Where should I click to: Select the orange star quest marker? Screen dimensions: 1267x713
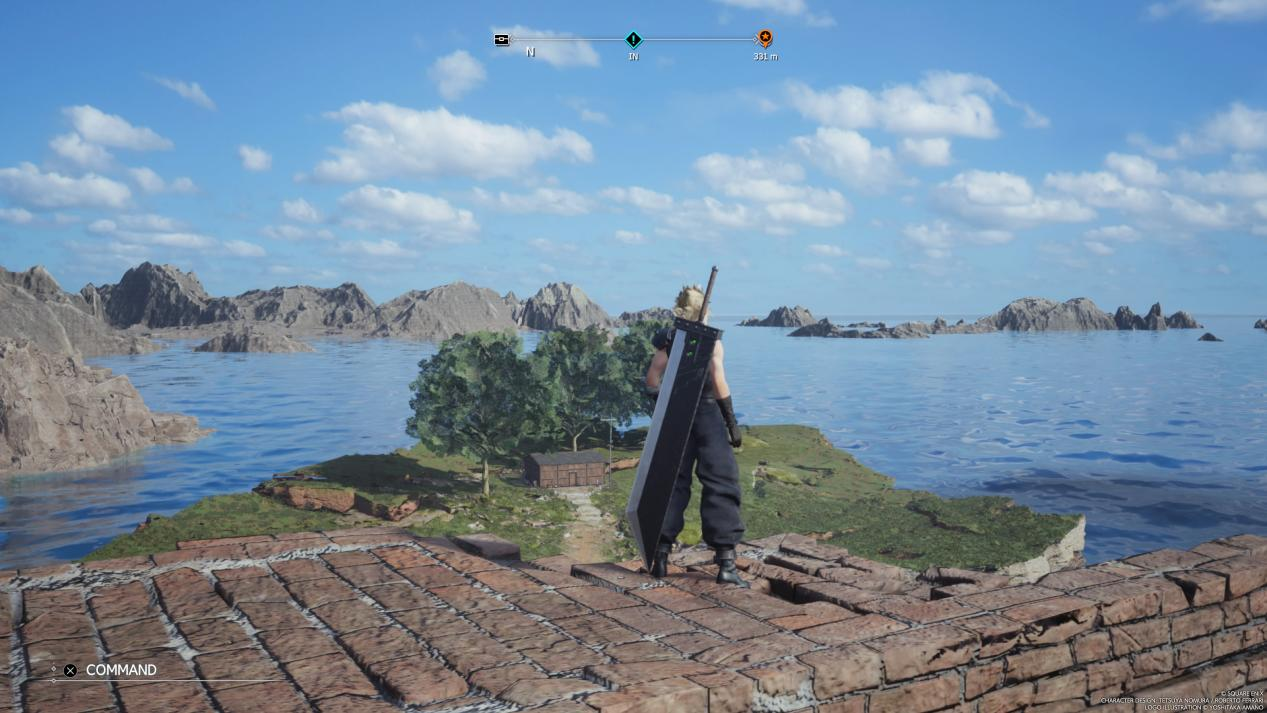tap(764, 39)
